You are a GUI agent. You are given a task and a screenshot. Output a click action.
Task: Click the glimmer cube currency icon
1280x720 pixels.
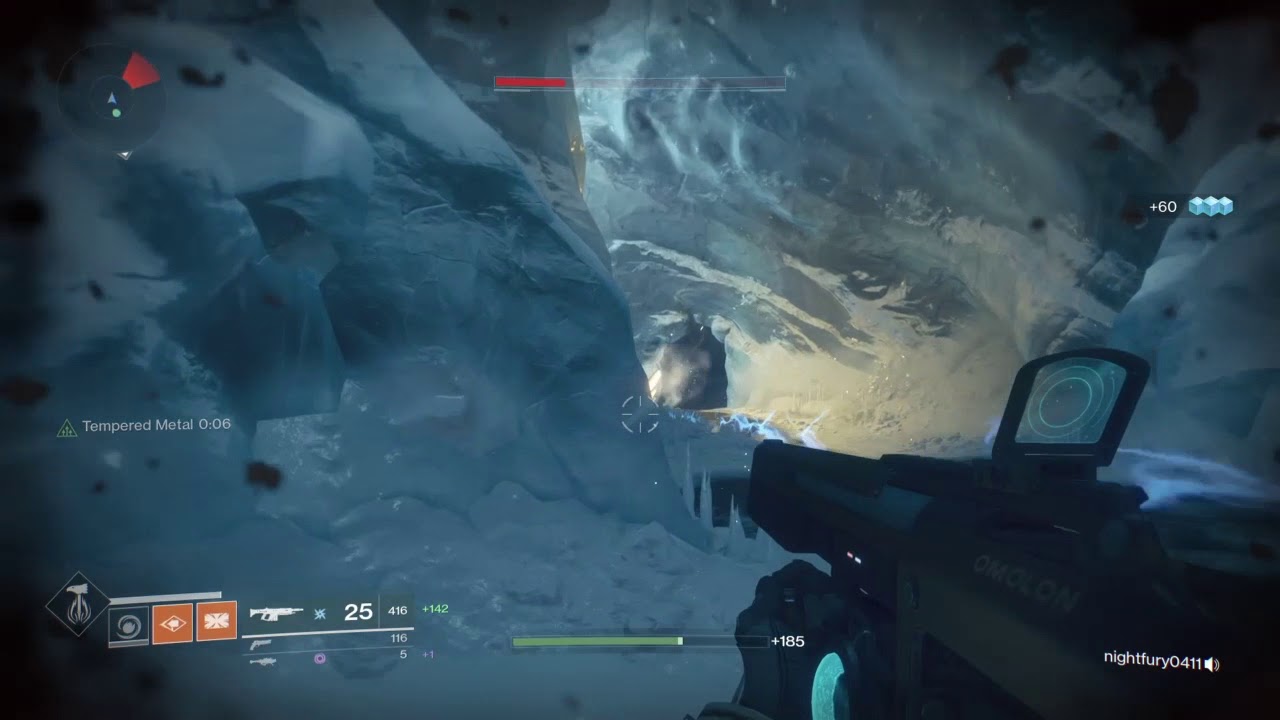[x=1210, y=206]
